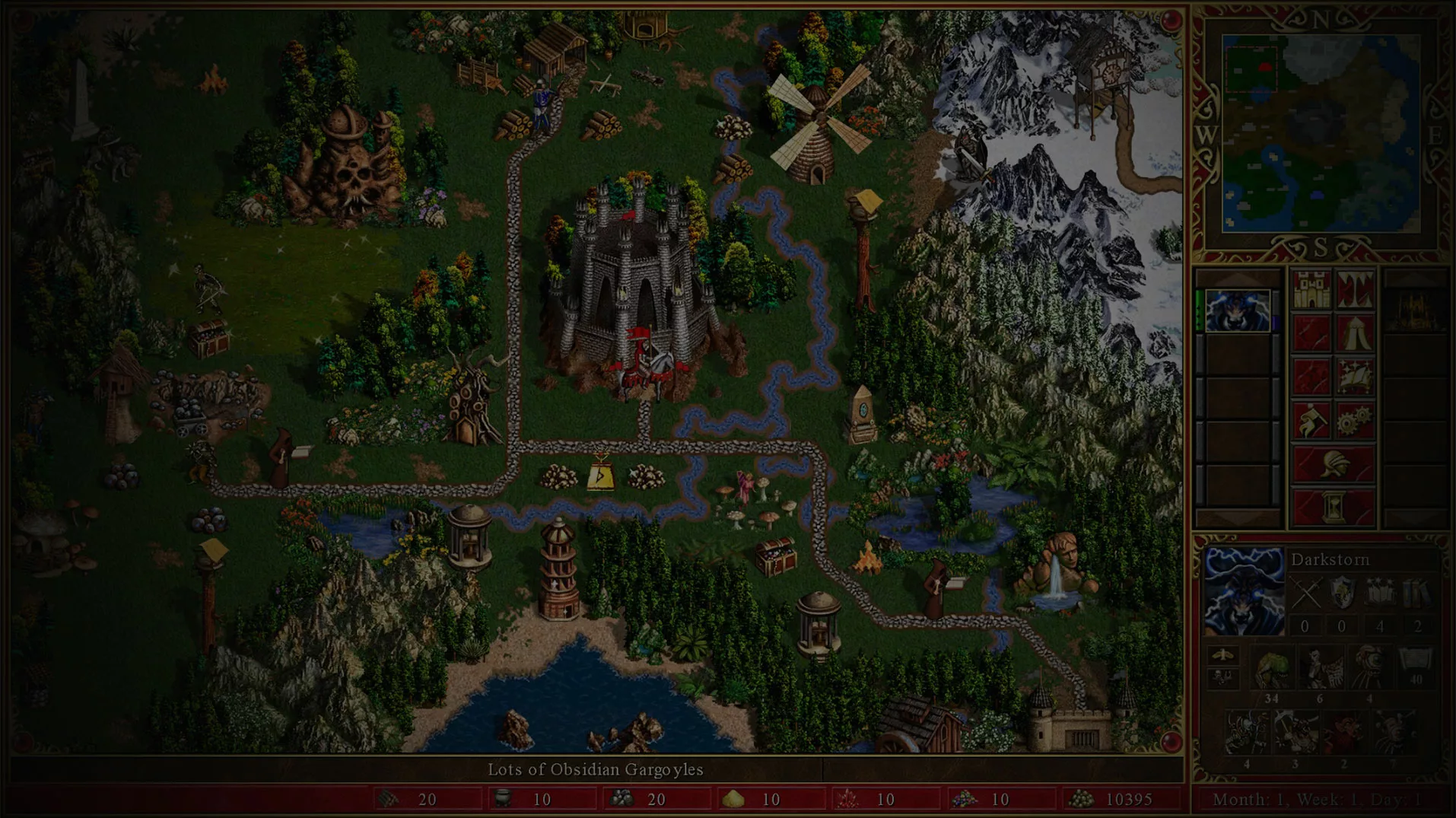Click the world minimap
The image size is (1456, 818).
pos(1321,134)
